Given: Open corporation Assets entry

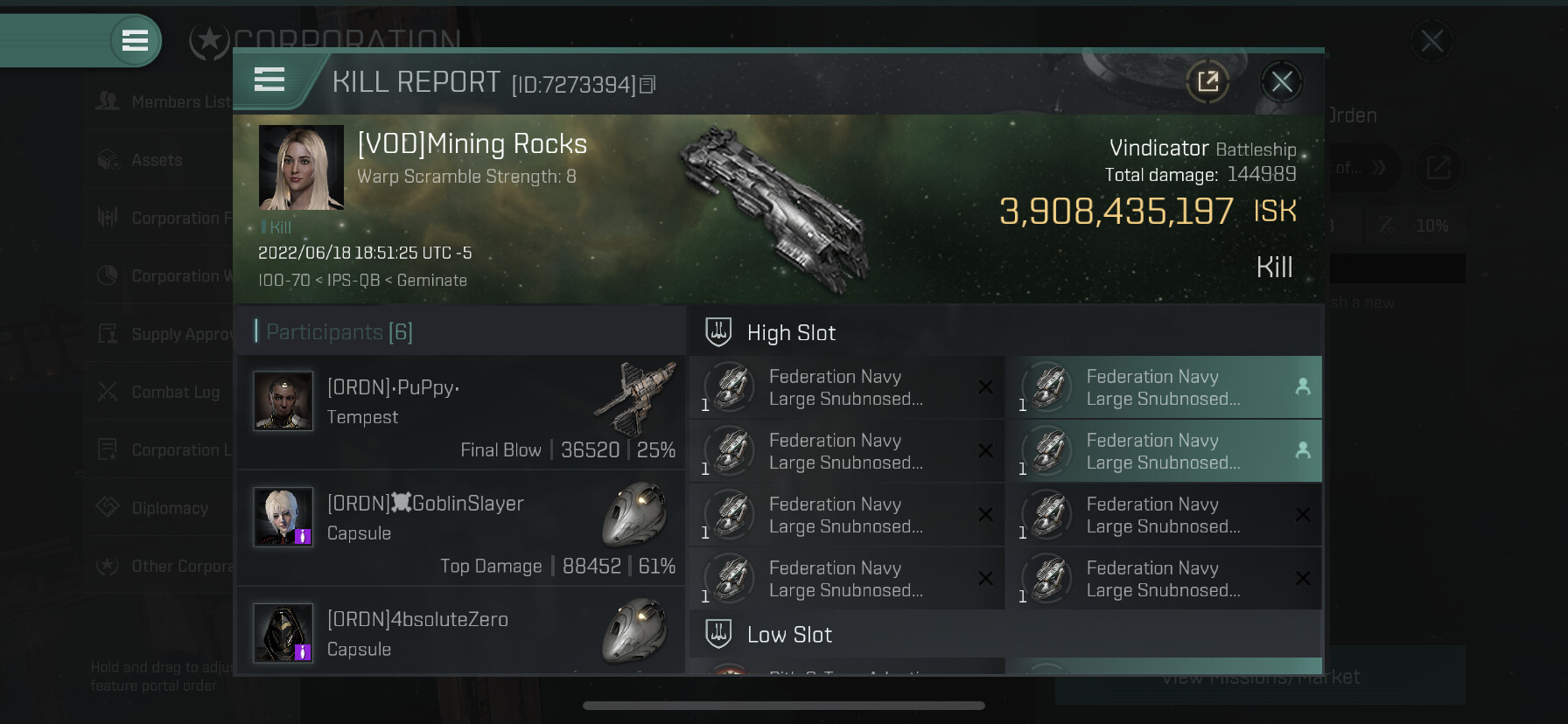Looking at the screenshot, I should 157,160.
